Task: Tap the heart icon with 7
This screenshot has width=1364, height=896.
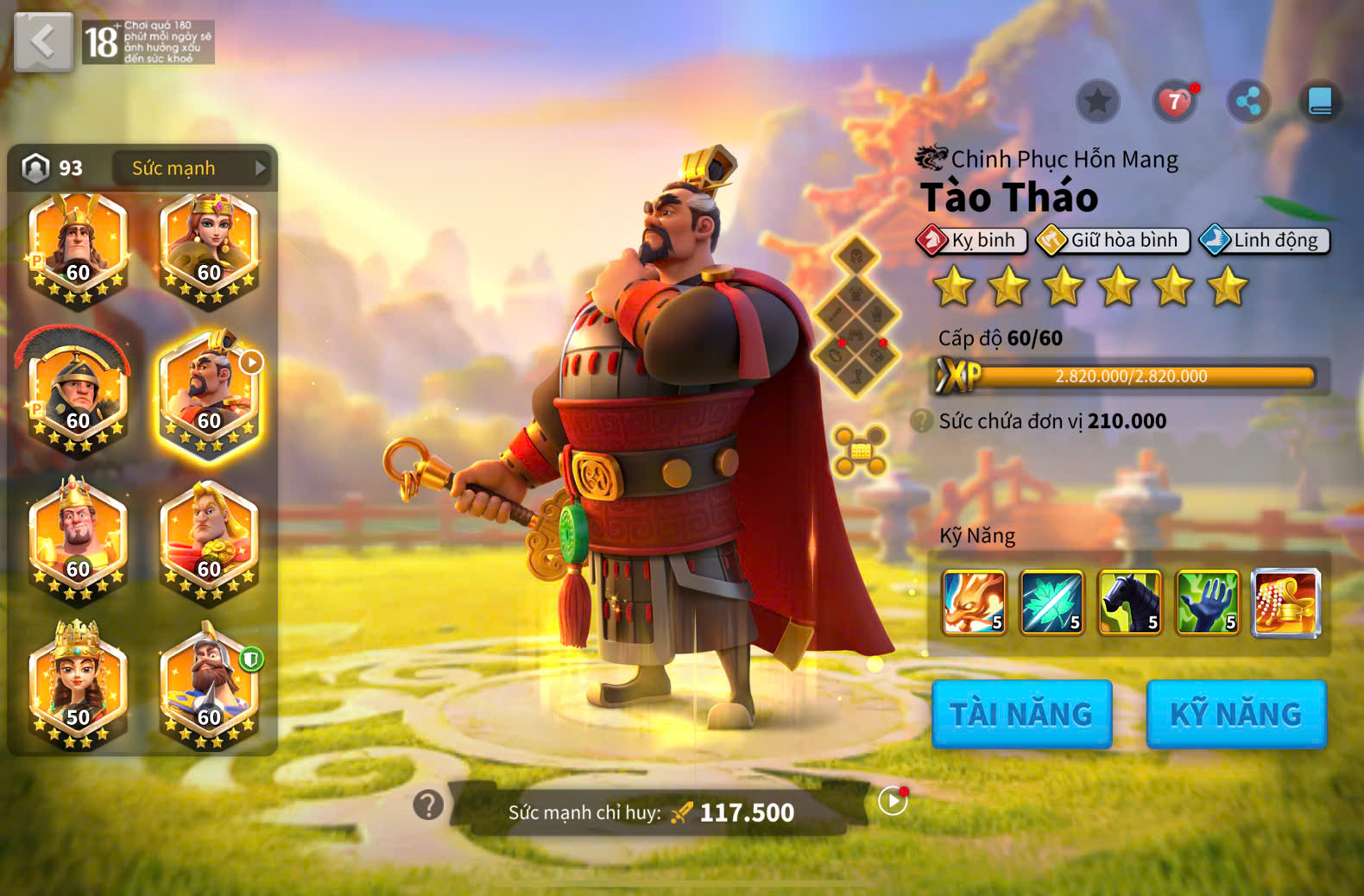Action: pos(1174,102)
